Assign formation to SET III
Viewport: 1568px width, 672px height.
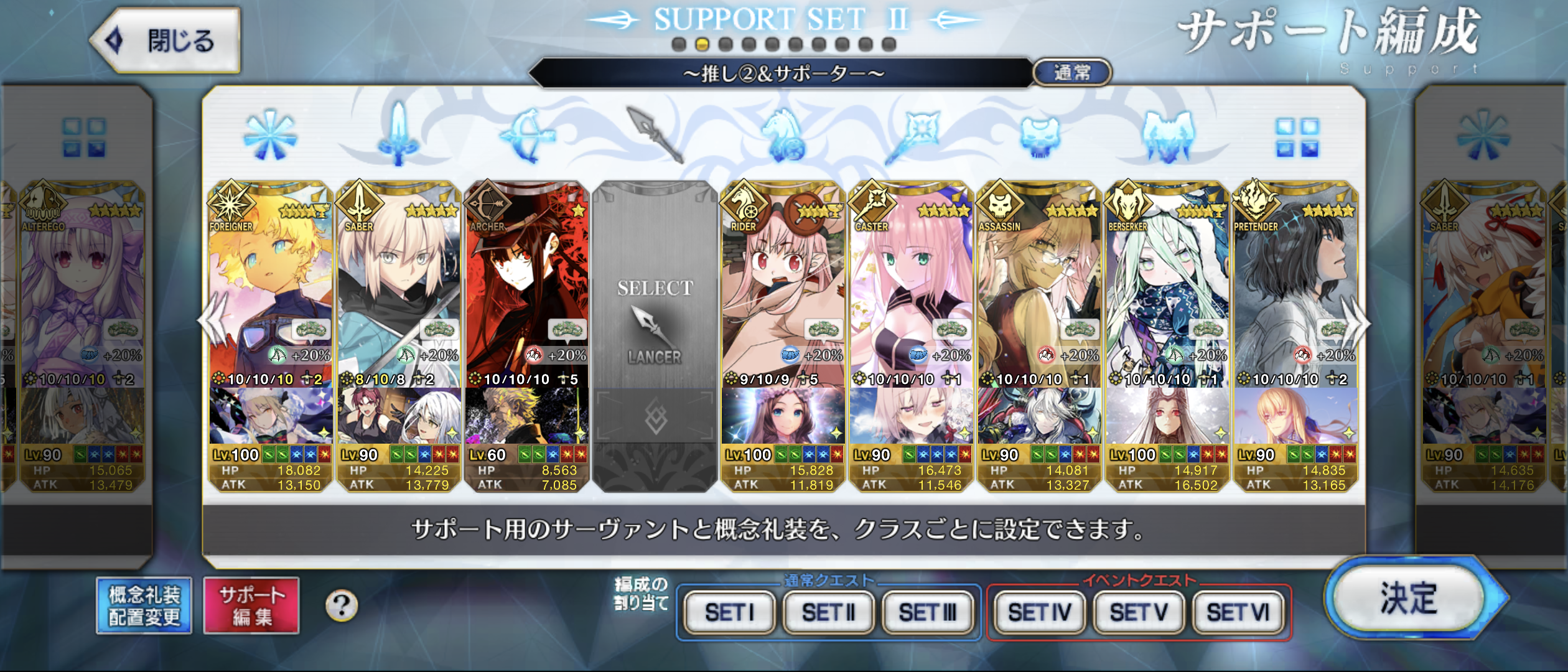927,613
